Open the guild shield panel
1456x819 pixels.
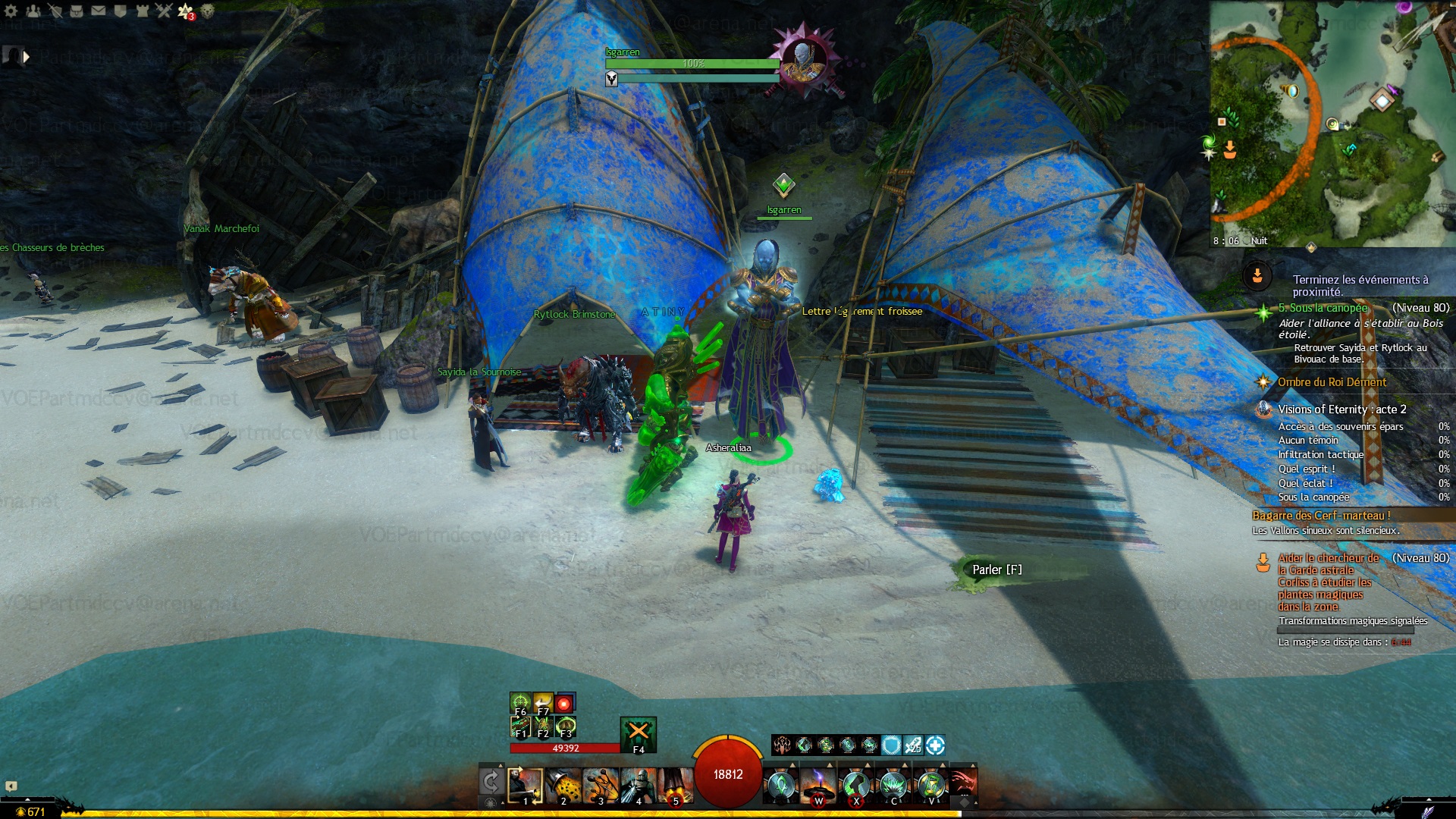pos(121,11)
